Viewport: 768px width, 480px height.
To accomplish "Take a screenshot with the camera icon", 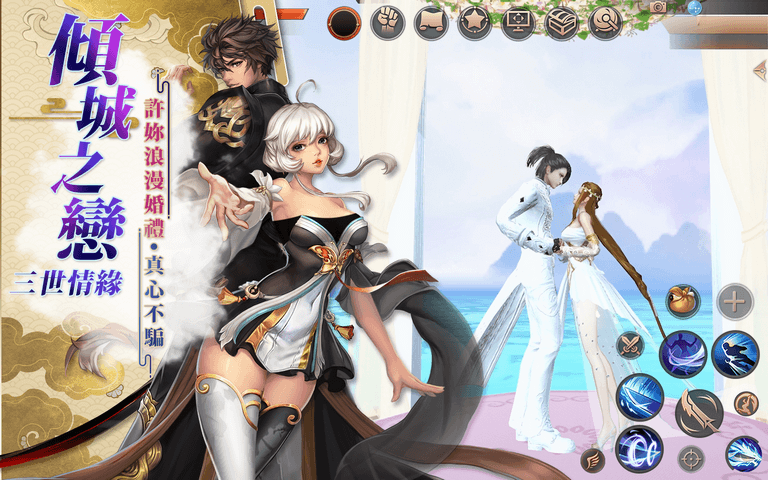I will (658, 7).
